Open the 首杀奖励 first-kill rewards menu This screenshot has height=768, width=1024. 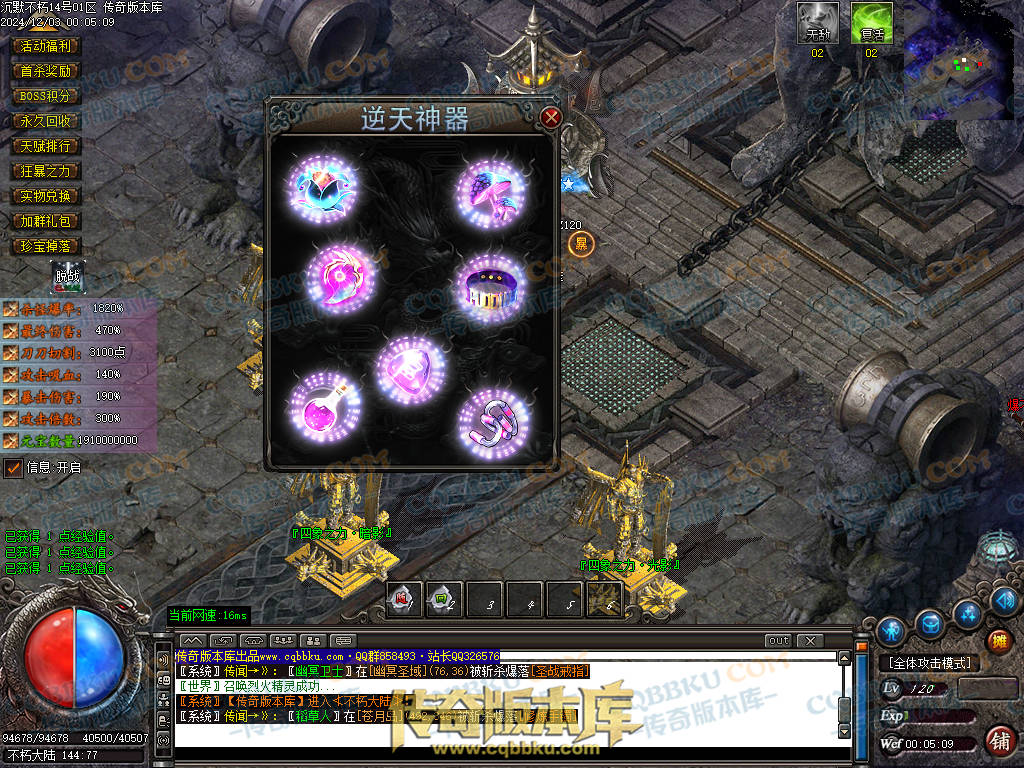tap(46, 71)
